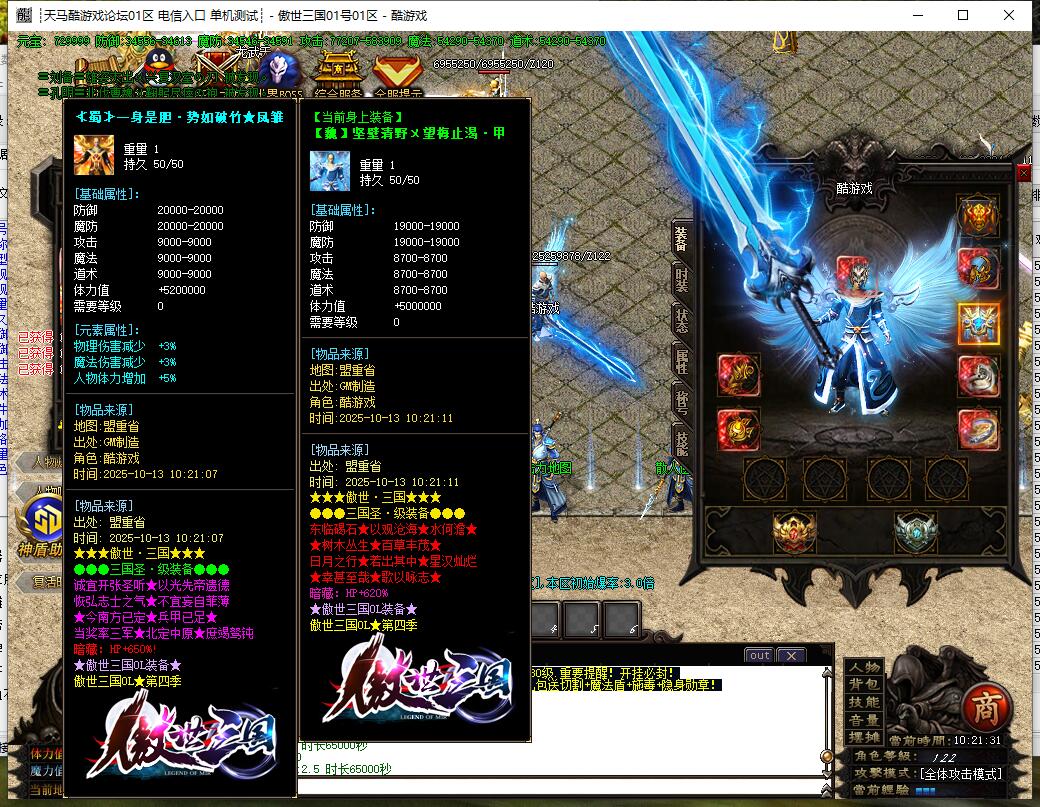1040x807 pixels.
Task: Show the 属性 (attributes) tab
Action: [x=682, y=362]
